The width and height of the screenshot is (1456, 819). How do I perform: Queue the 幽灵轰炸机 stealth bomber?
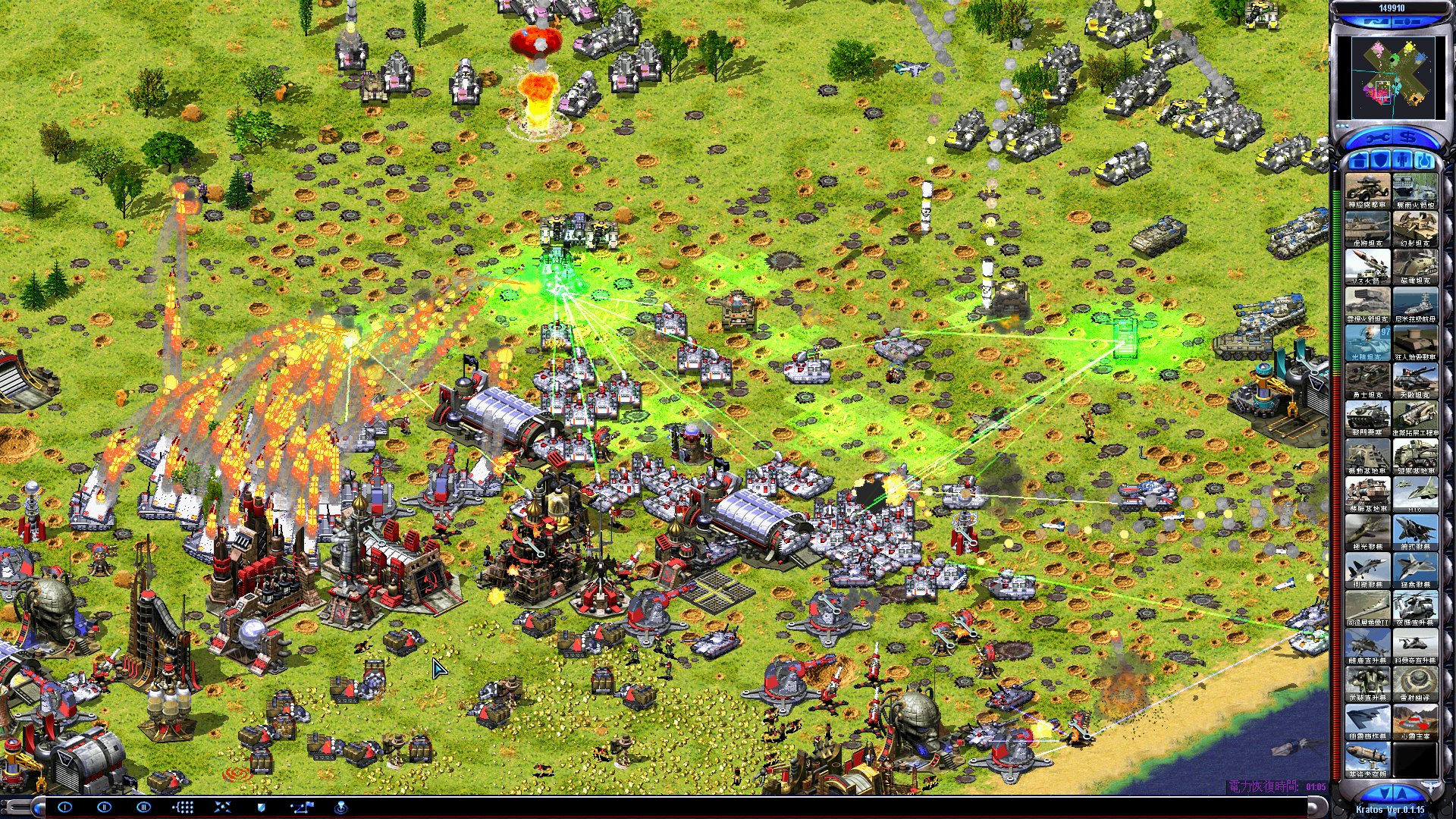point(1368,721)
